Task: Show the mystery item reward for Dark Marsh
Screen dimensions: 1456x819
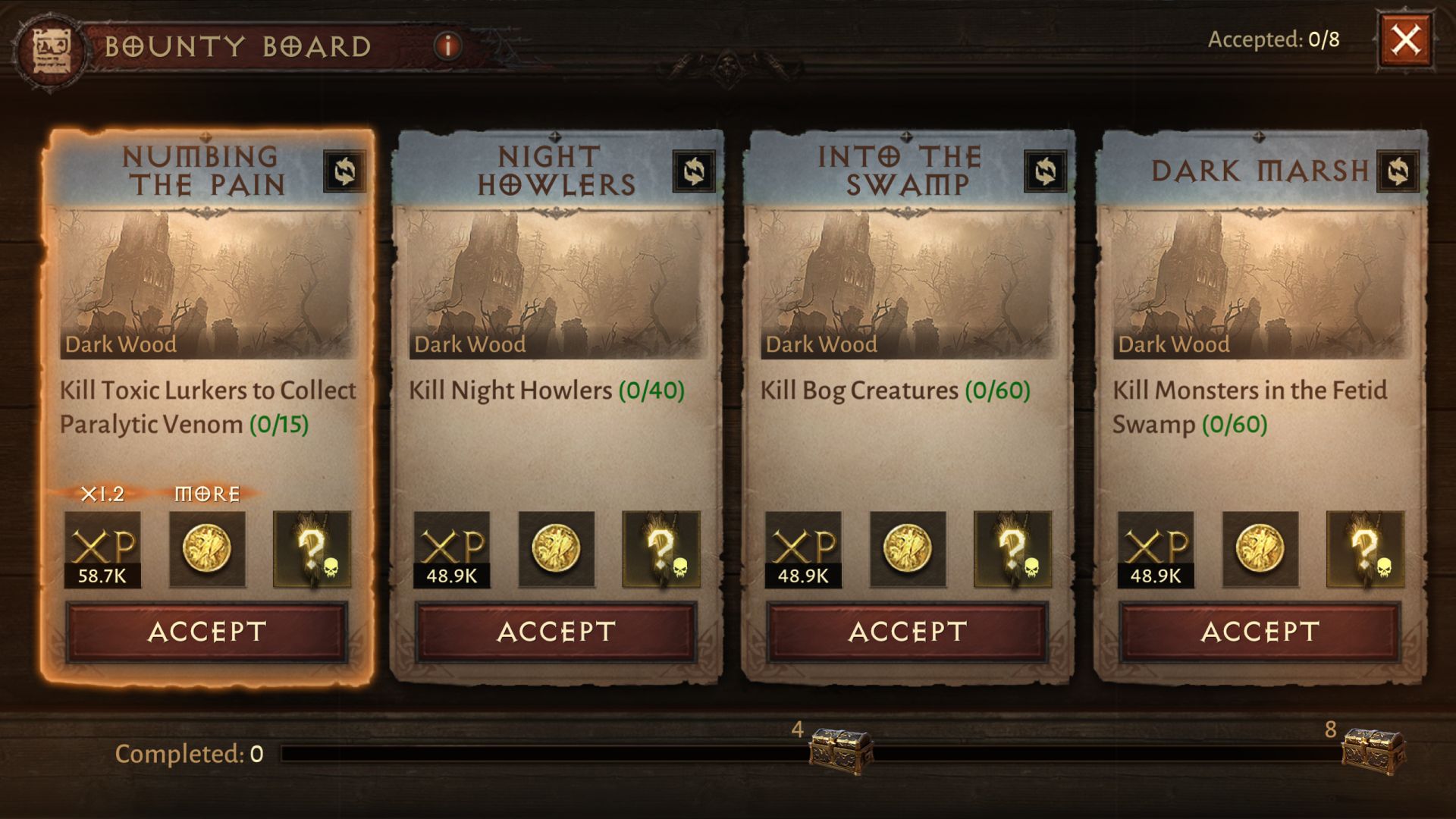Action: click(x=1364, y=550)
